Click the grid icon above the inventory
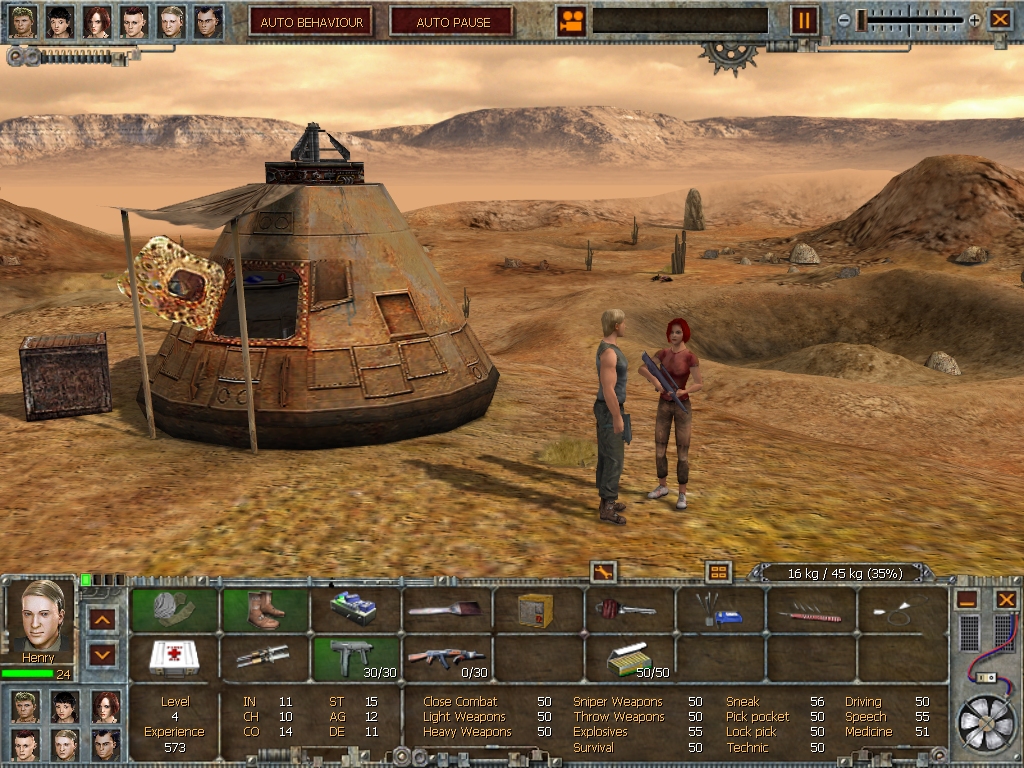Image resolution: width=1024 pixels, height=768 pixels. (x=718, y=572)
